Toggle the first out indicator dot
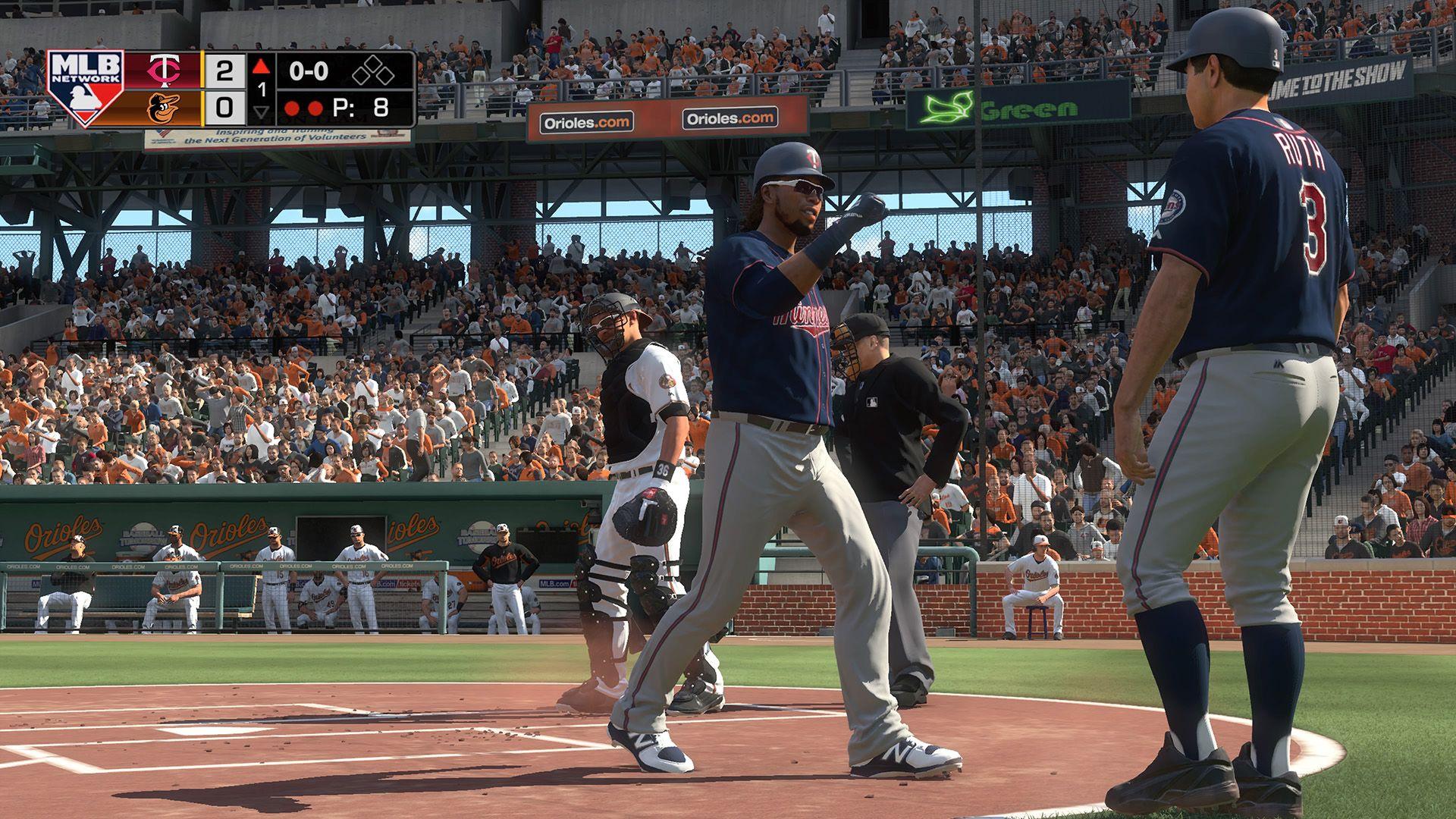This screenshot has height=819, width=1456. coord(293,108)
